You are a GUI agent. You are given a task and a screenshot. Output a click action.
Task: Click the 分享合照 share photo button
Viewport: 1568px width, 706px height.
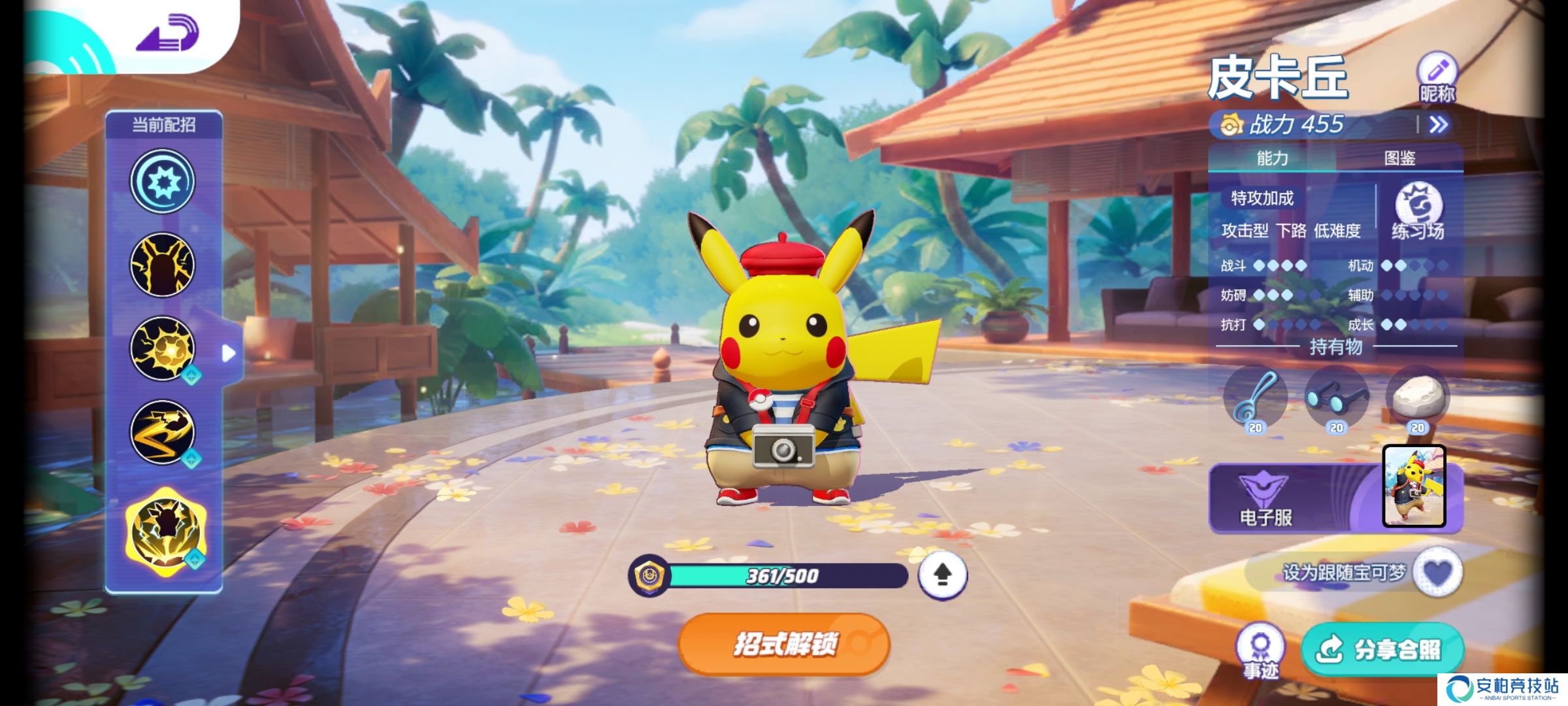tap(1382, 650)
